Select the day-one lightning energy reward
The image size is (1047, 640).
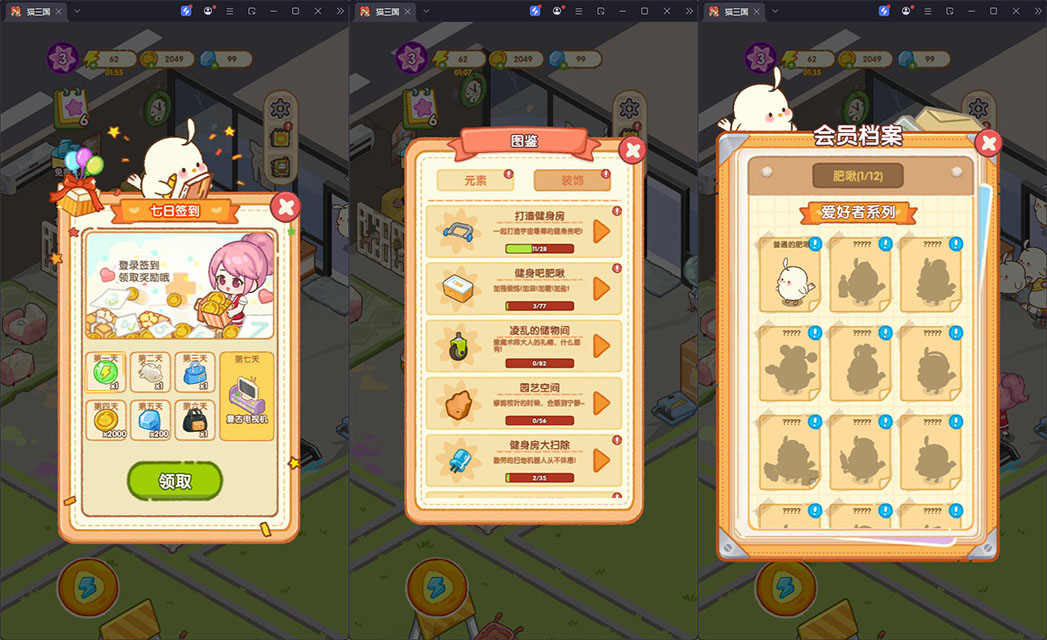tap(105, 372)
